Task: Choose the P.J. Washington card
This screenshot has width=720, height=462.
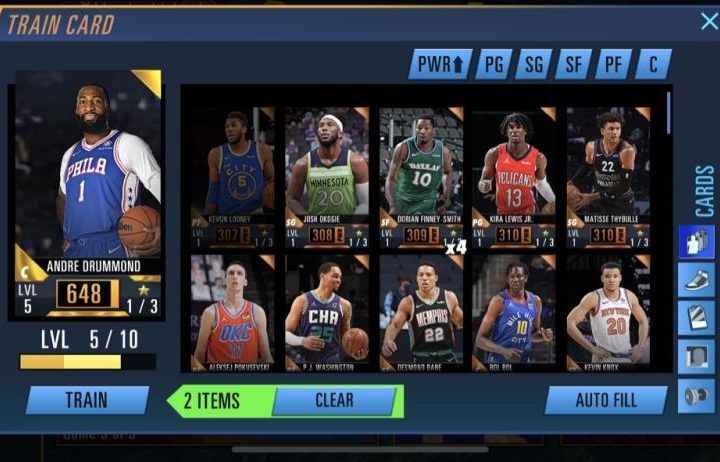Action: 327,312
